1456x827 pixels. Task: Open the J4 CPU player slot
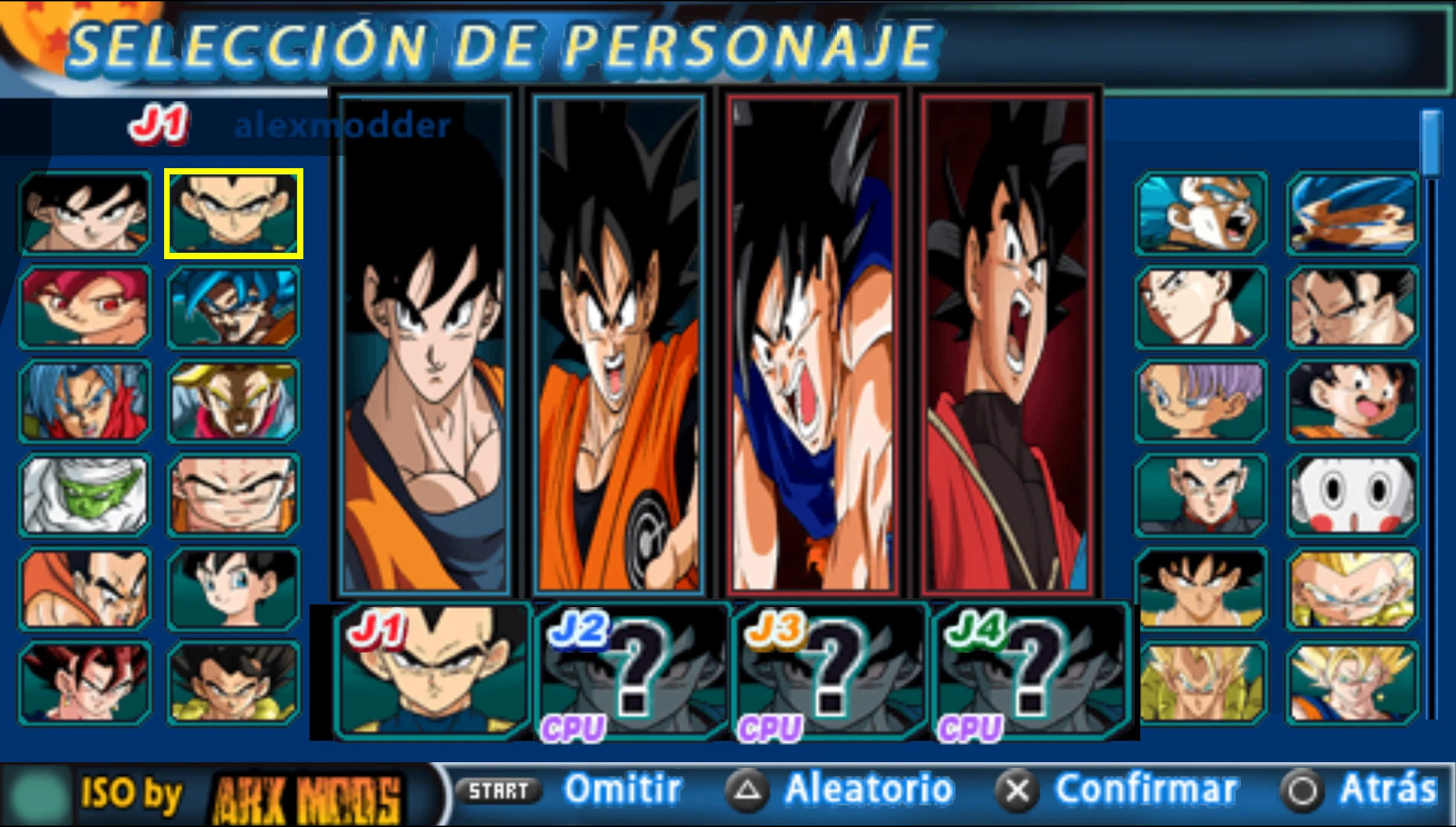1030,671
